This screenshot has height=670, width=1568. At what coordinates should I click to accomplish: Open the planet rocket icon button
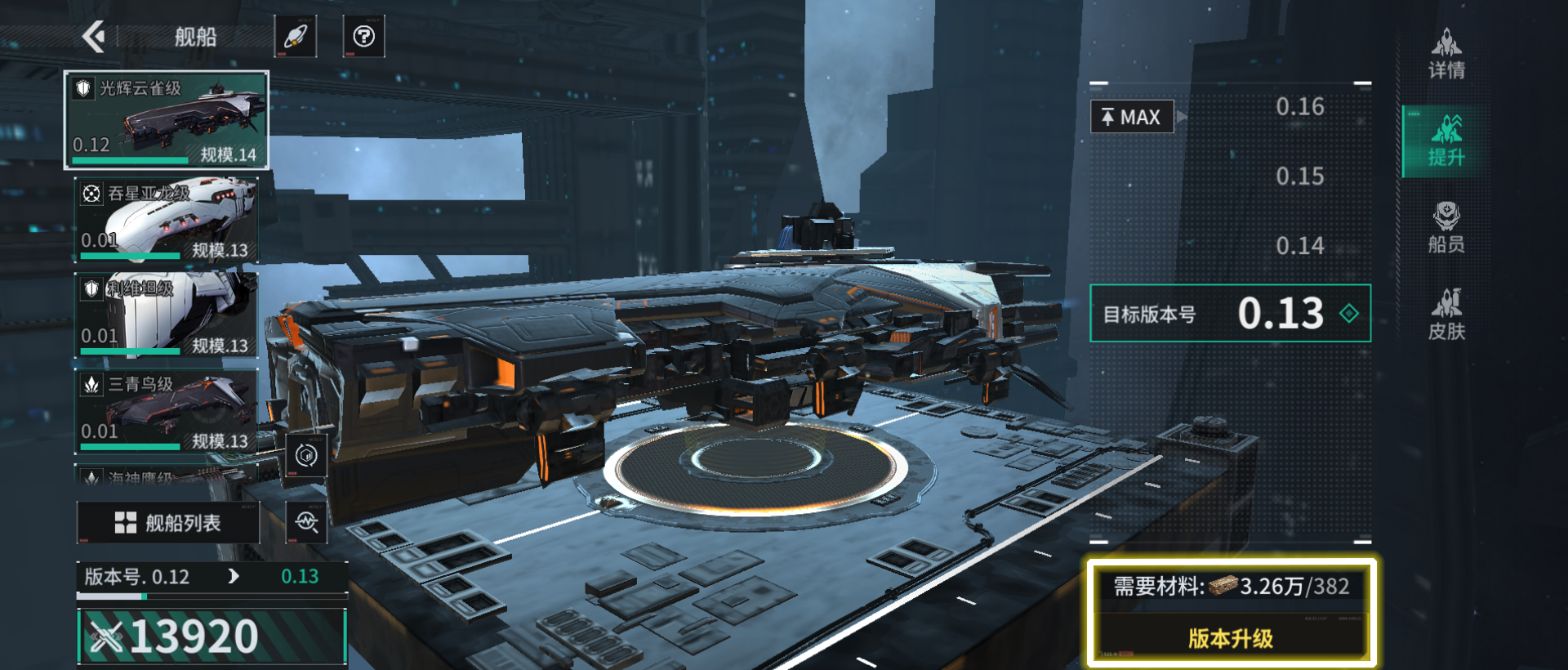click(x=295, y=36)
